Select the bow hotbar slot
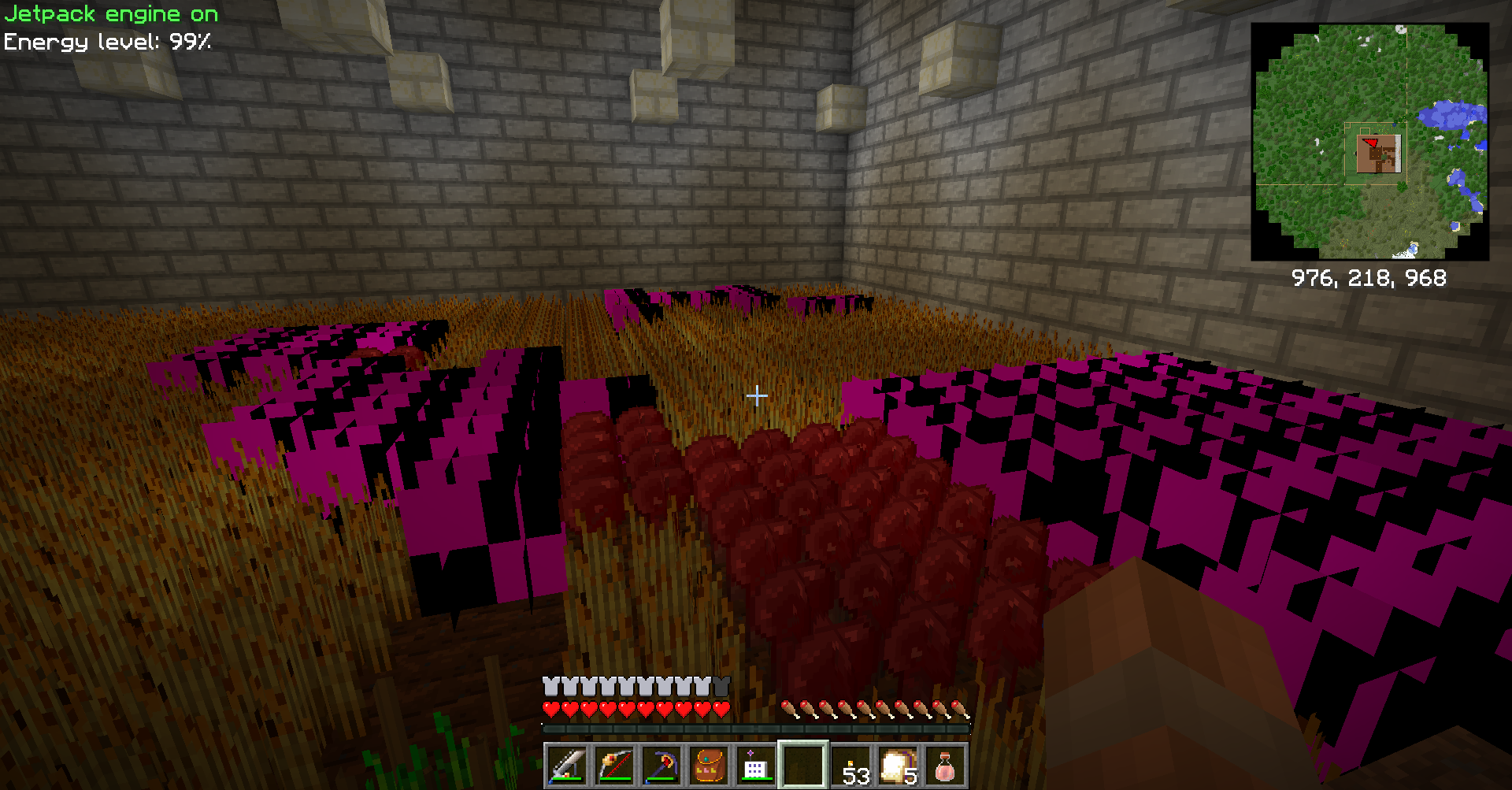This screenshot has height=790, width=1512. 614,766
